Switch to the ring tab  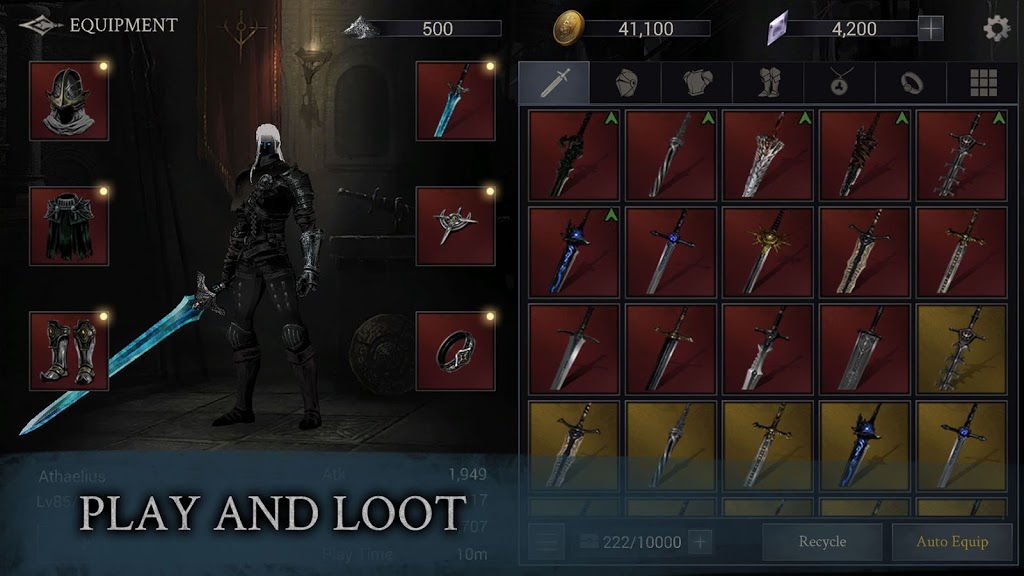click(911, 83)
